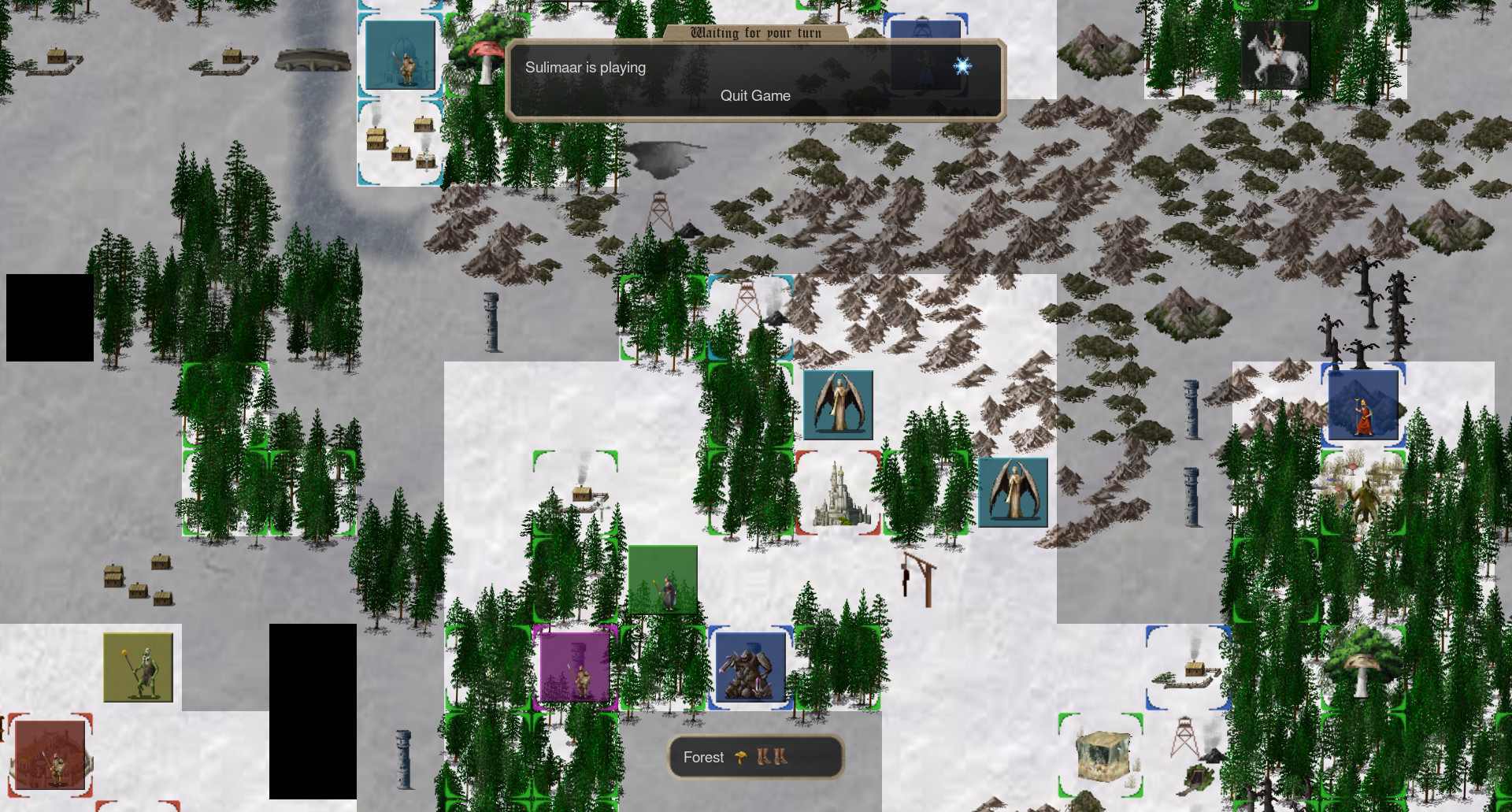The width and height of the screenshot is (1512, 812).
Task: Click the second angel unit near the mountains
Action: [1011, 493]
